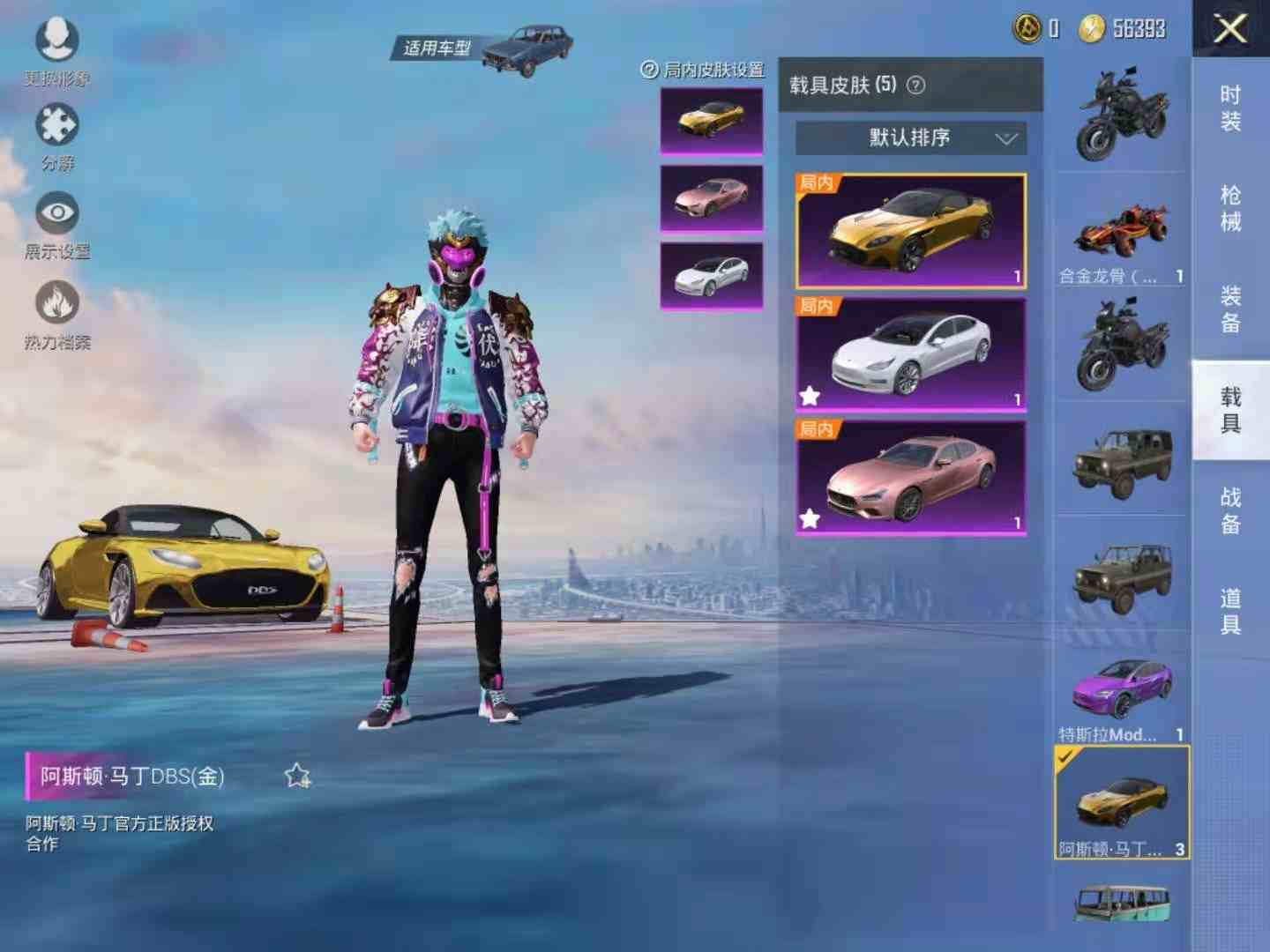Viewport: 1270px width, 952px height.
Task: Open 局内皮肤设置 in-match skin settings
Action: pos(704,70)
